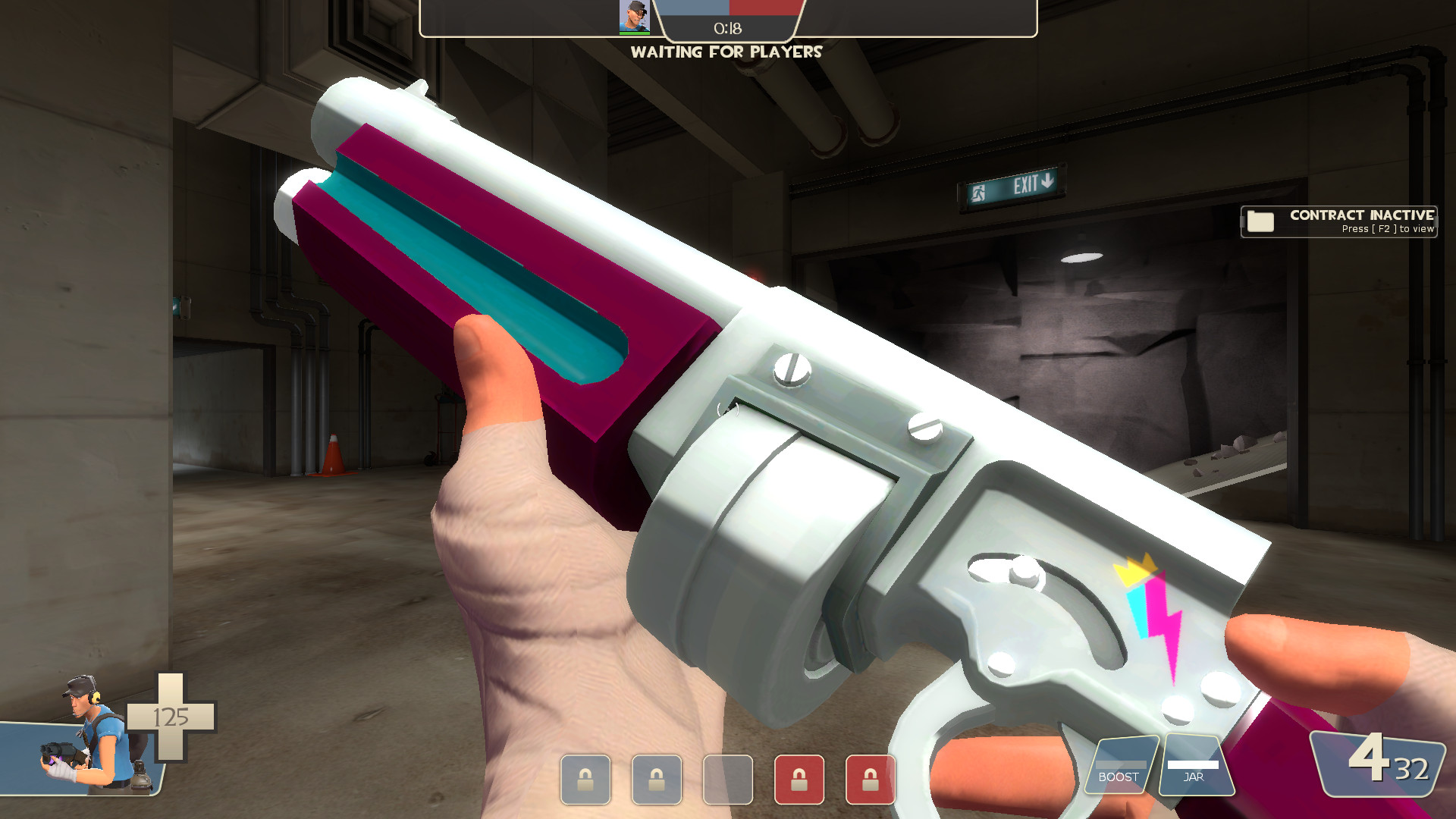
Task: Select the rightmost red padlock icon
Action: click(869, 780)
